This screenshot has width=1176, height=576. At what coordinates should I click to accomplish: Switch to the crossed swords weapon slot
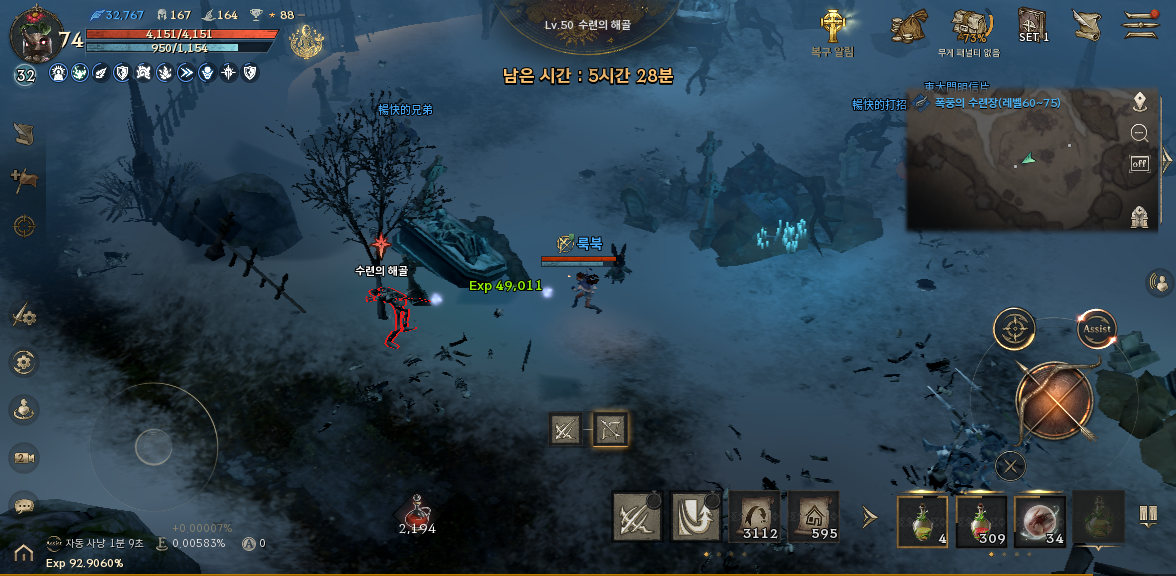pos(565,430)
